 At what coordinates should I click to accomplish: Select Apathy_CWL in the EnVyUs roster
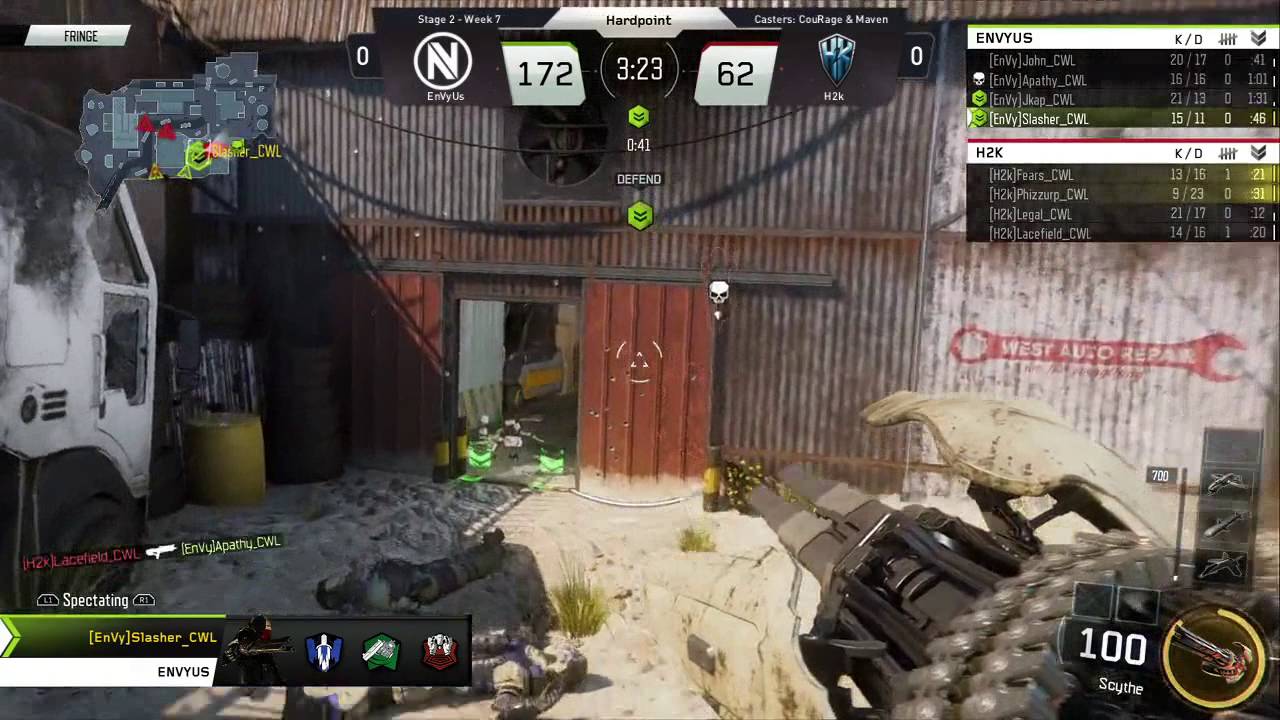(x=1120, y=80)
